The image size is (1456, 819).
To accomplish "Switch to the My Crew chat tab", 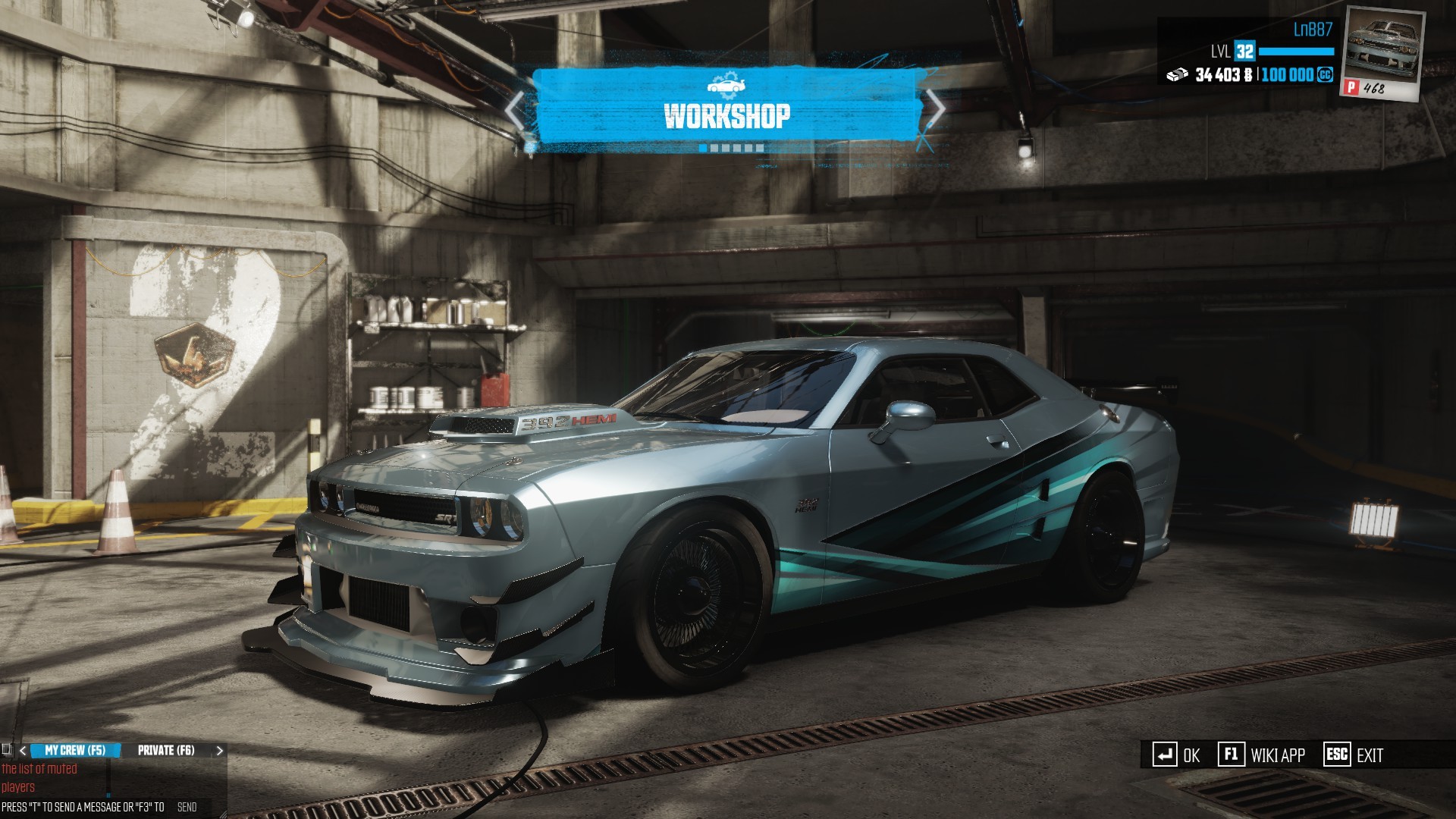I will point(75,750).
